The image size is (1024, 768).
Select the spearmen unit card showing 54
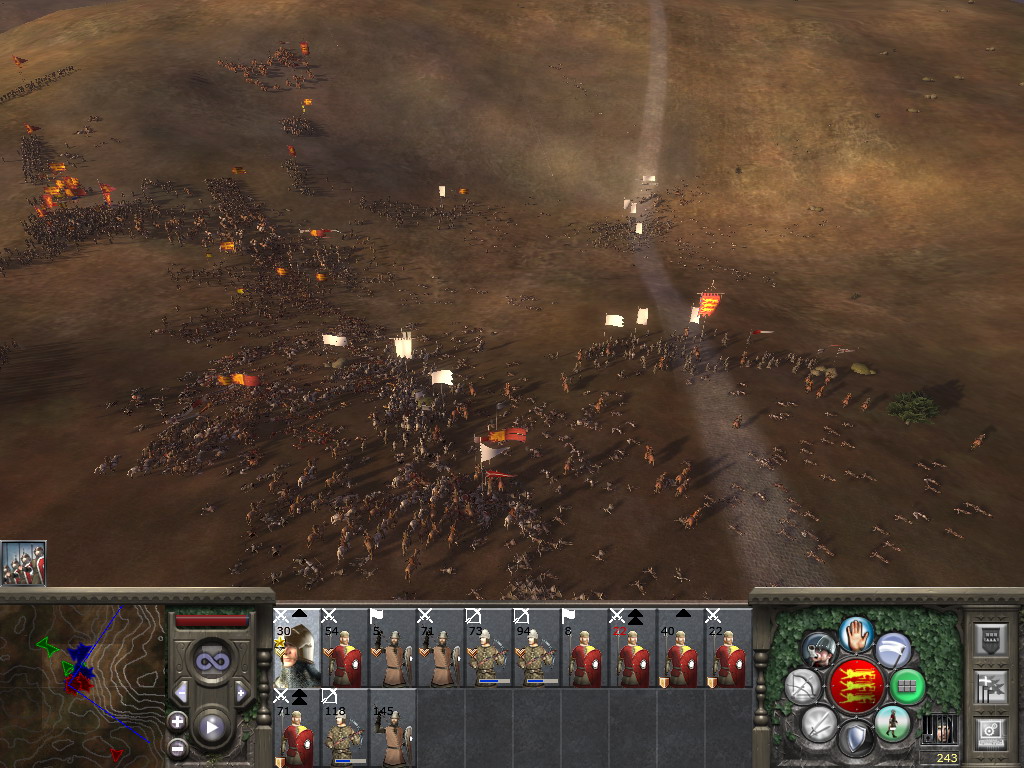pos(345,648)
